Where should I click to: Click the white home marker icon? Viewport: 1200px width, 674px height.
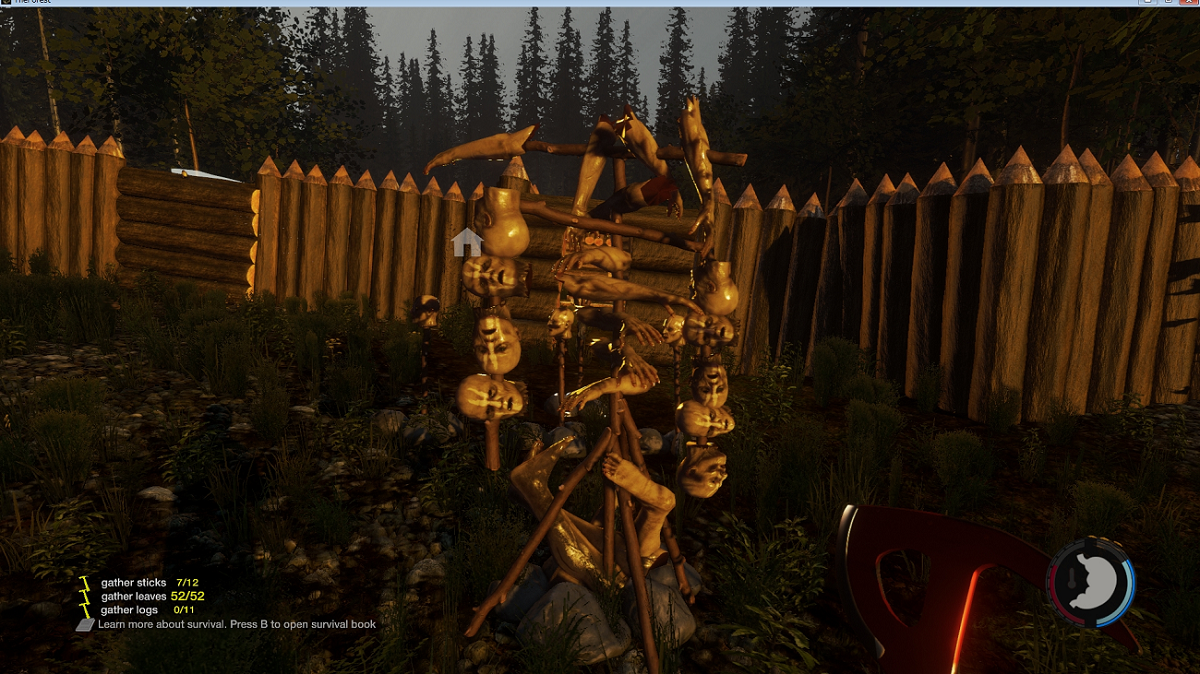pos(467,242)
